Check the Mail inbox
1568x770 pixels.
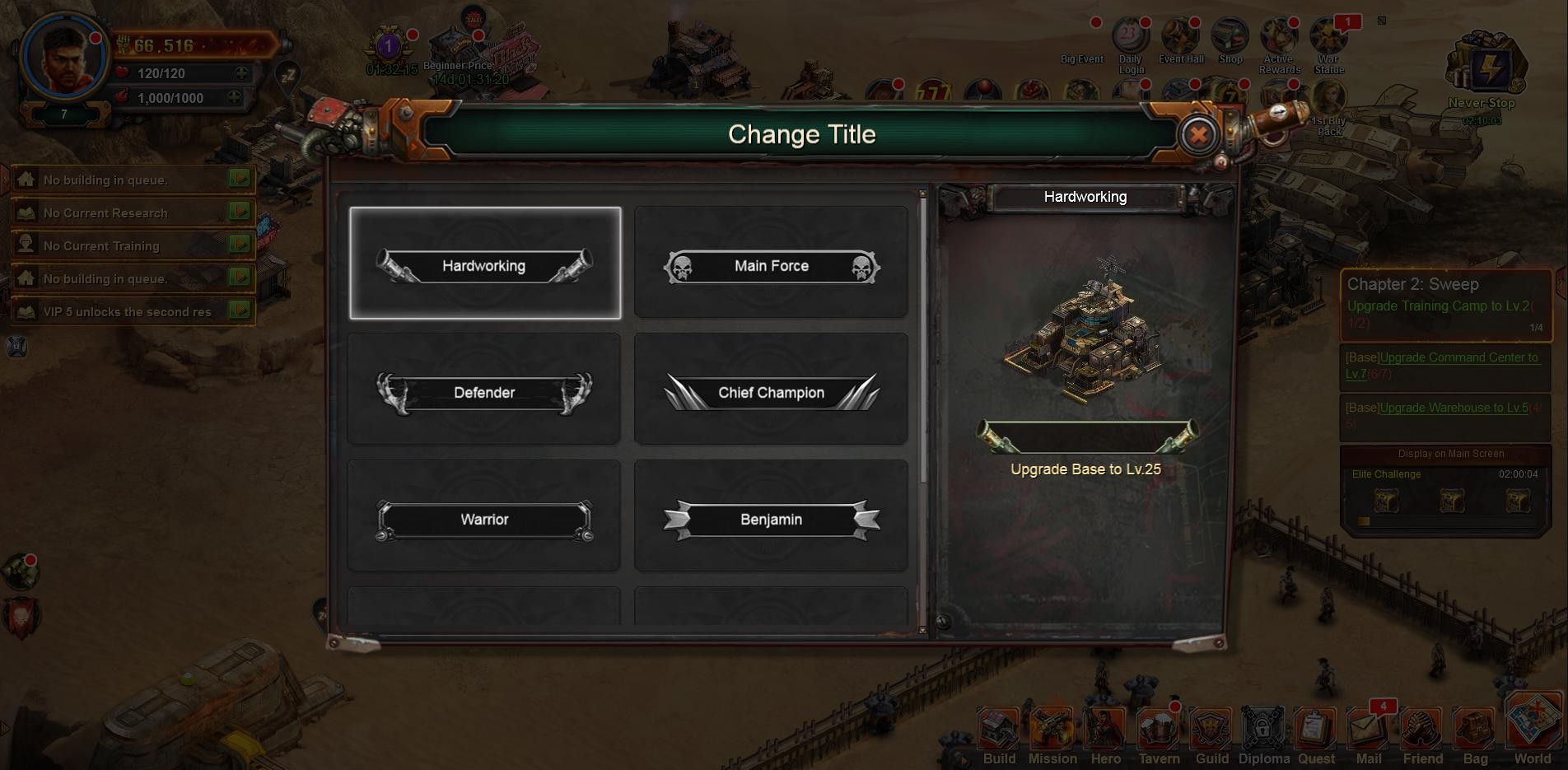[1368, 735]
